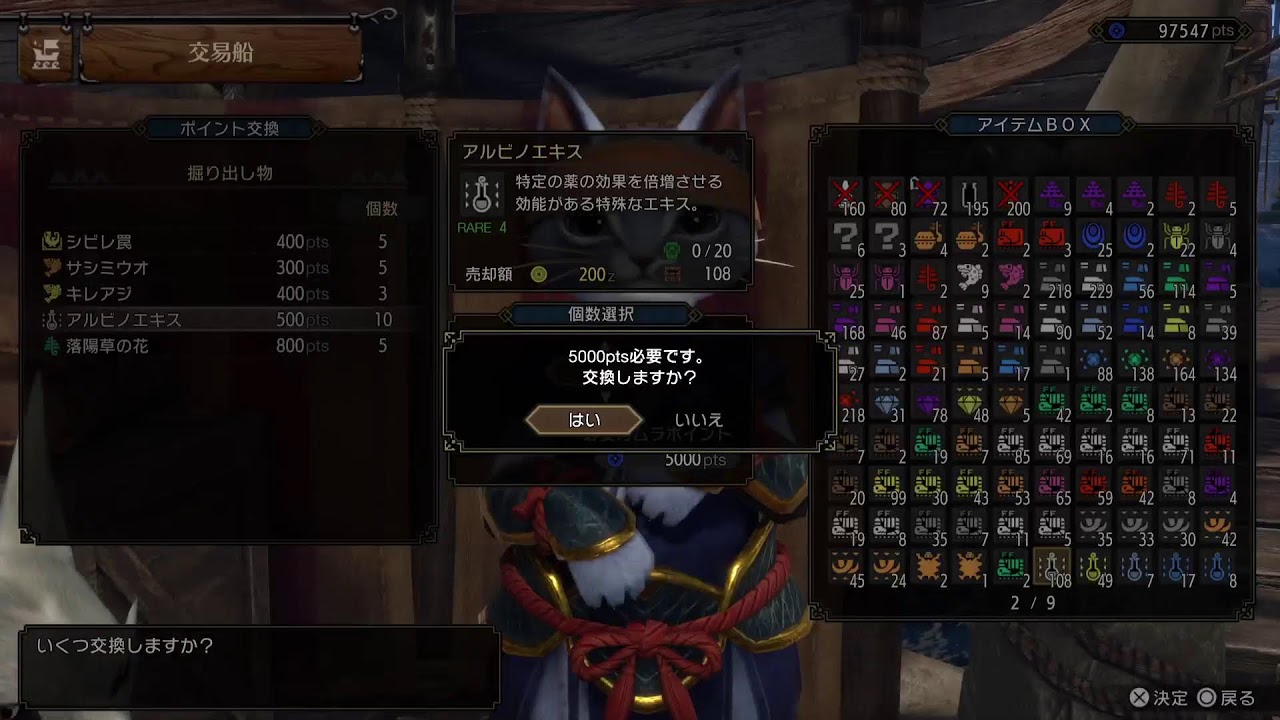The image size is (1280, 720).
Task: Choose the blue diamond gem with 31
Action: [x=888, y=402]
